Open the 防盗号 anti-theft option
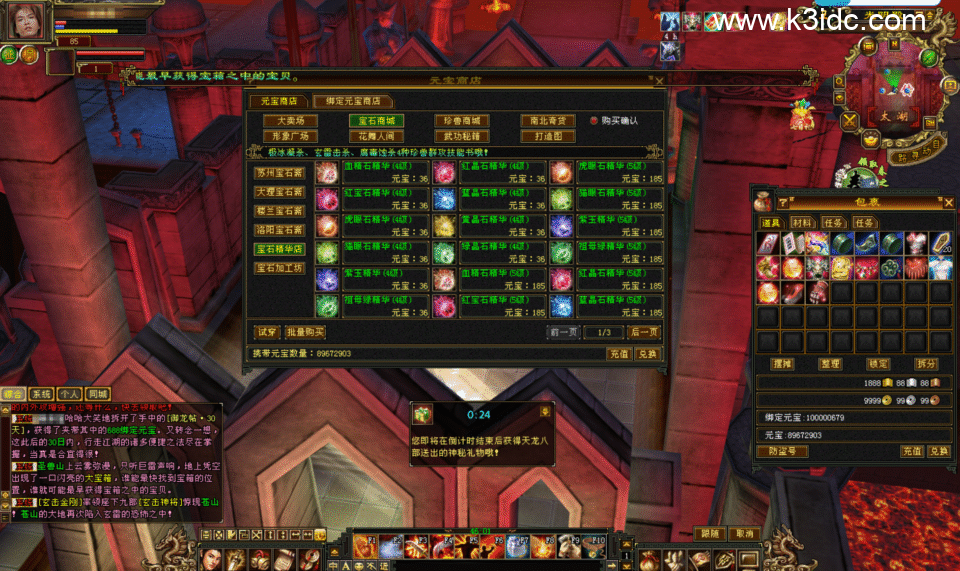This screenshot has height=571, width=960. pyautogui.click(x=788, y=451)
